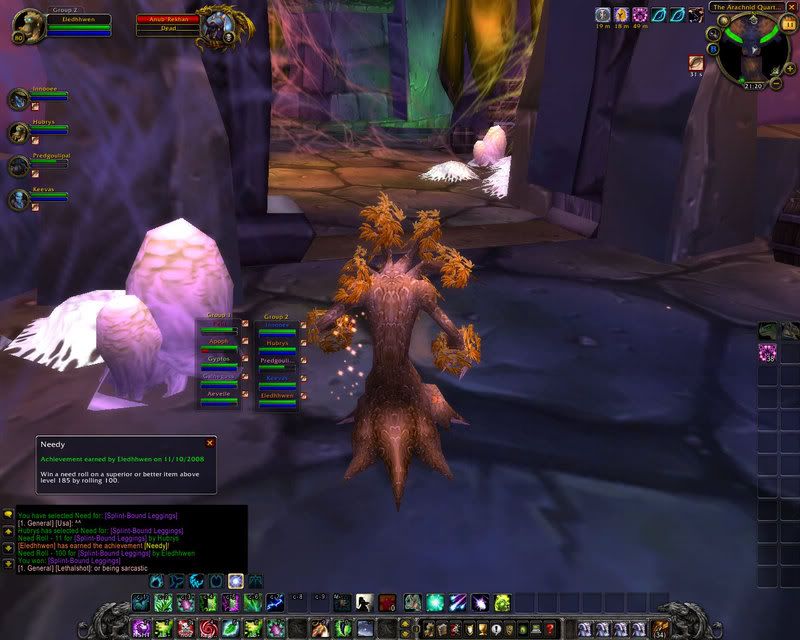Close the minimap with the X button

pyautogui.click(x=791, y=7)
